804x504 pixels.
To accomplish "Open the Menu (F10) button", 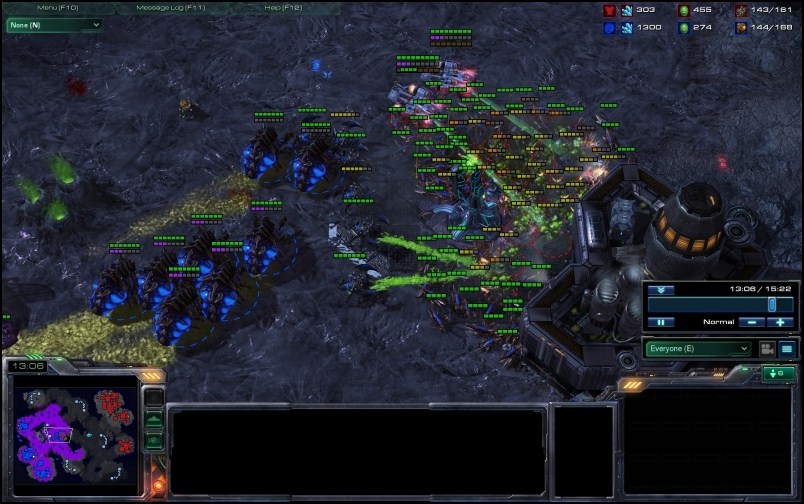I will (x=57, y=8).
